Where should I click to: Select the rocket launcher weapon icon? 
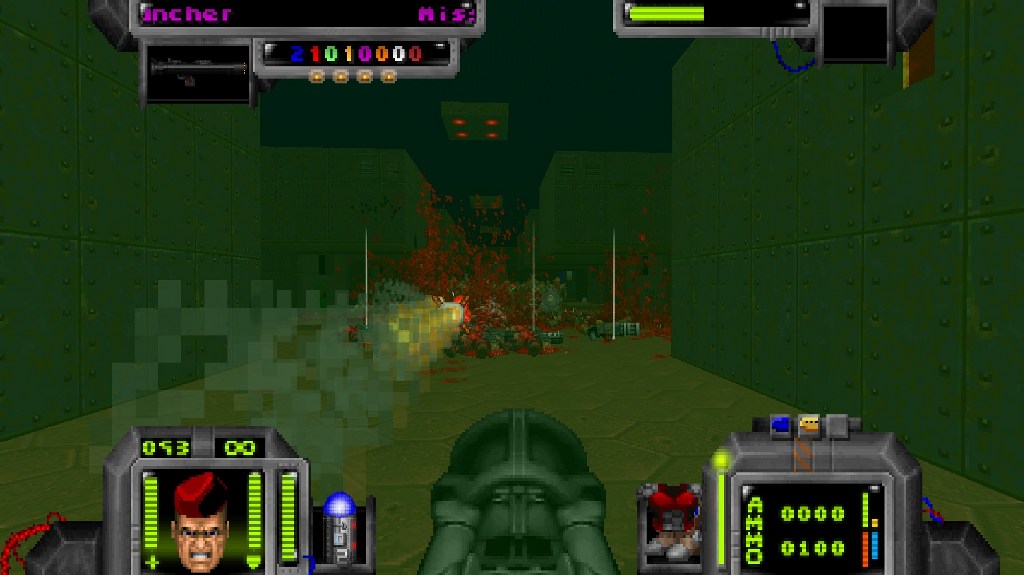197,71
